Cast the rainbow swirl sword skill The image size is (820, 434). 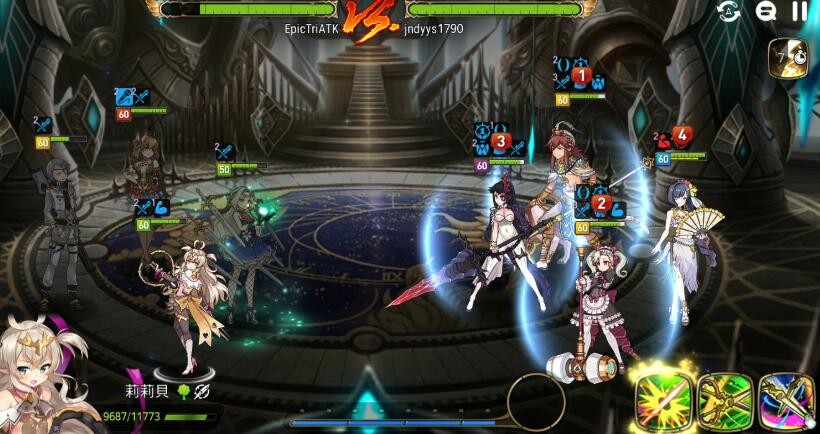coord(787,401)
